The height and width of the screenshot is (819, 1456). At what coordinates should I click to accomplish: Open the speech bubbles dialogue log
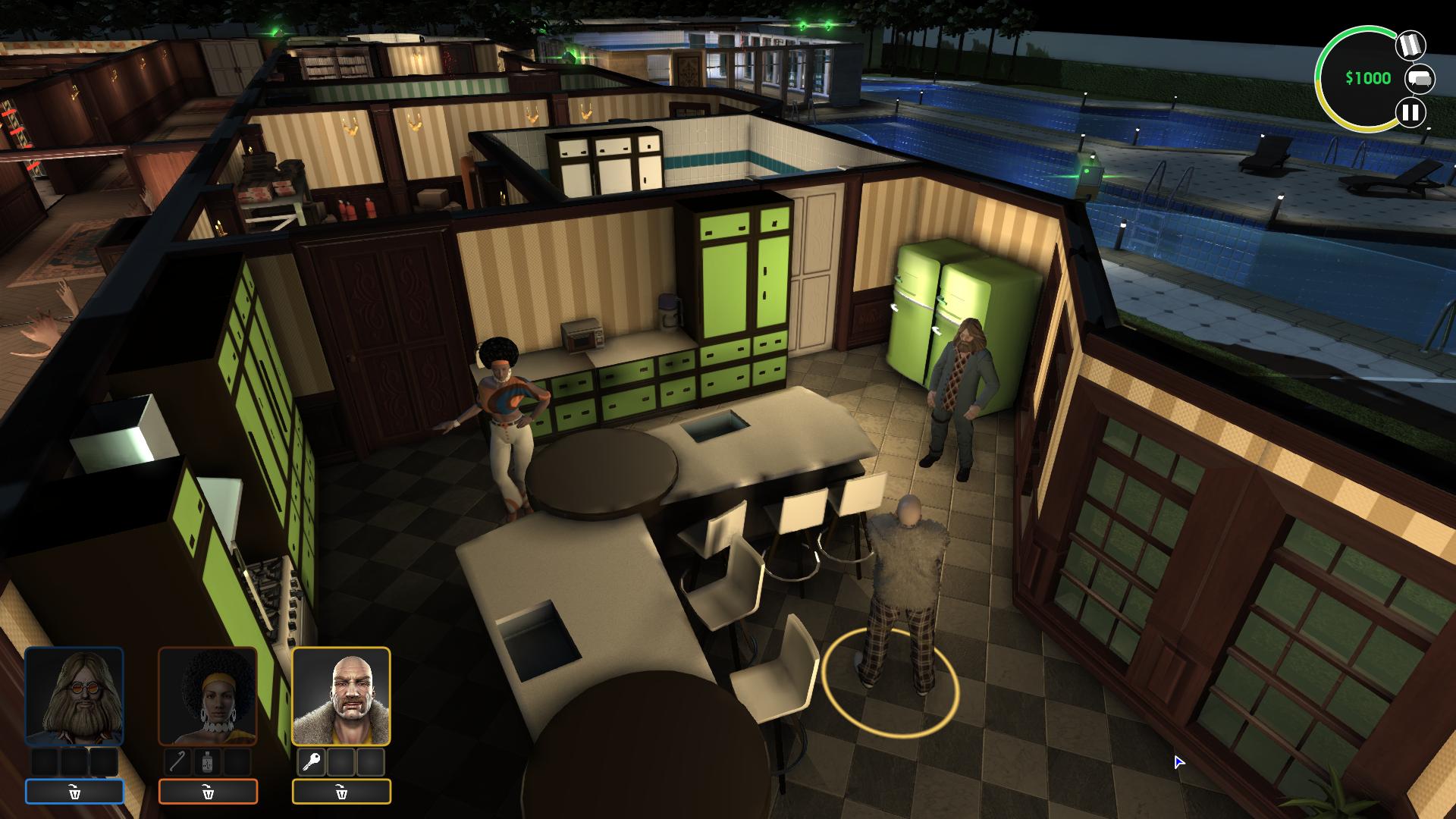coord(1420,79)
